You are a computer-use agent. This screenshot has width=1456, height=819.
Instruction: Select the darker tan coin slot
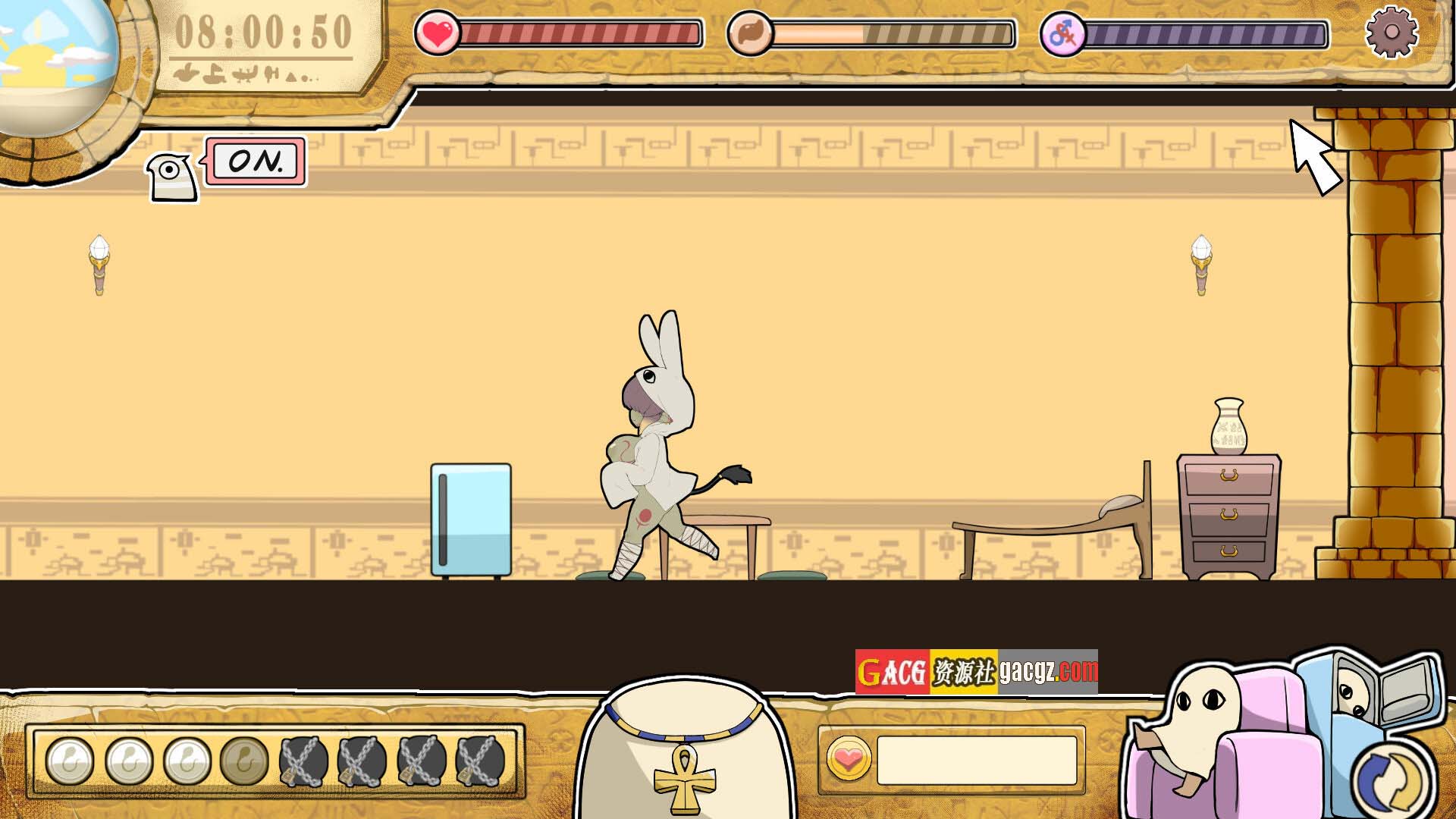[x=244, y=761]
